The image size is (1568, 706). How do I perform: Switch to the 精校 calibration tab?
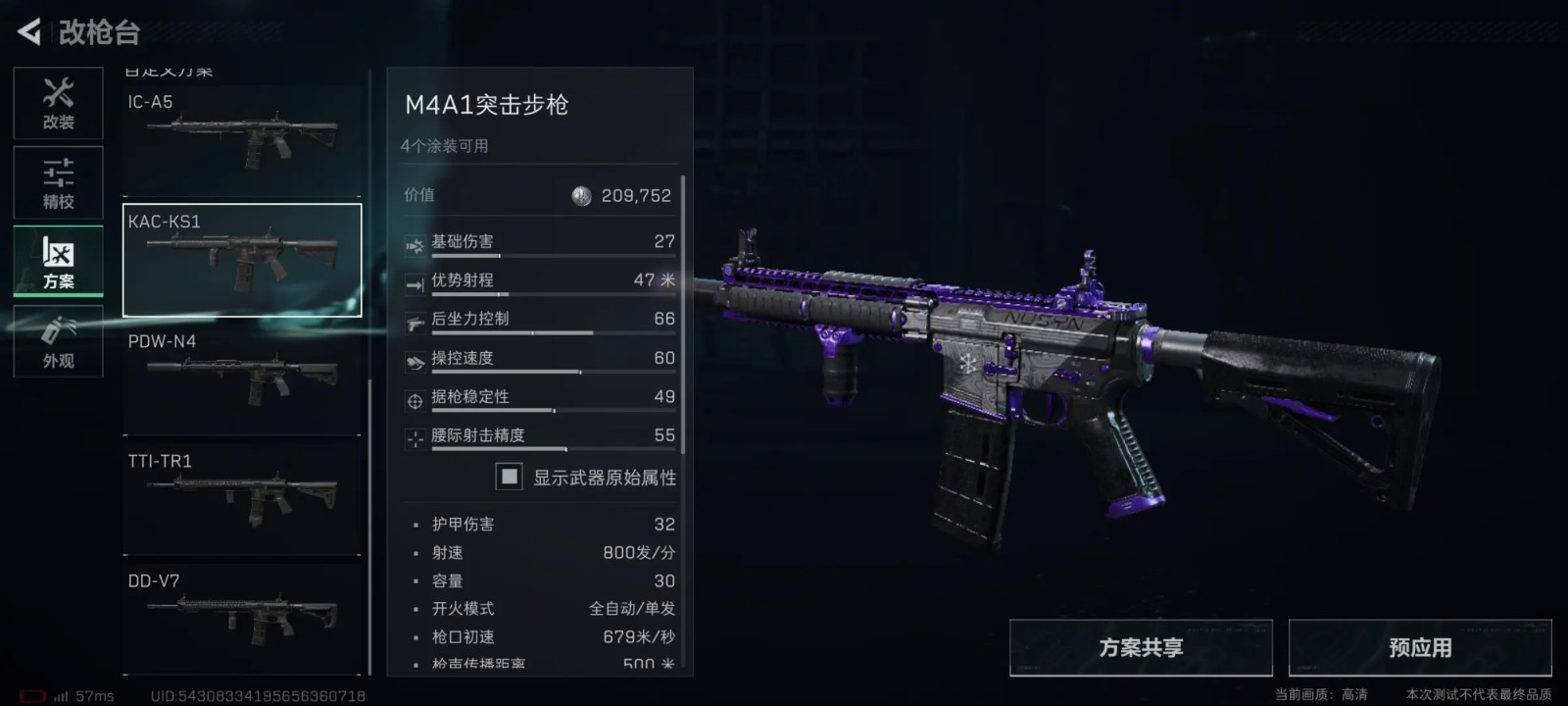[x=58, y=183]
